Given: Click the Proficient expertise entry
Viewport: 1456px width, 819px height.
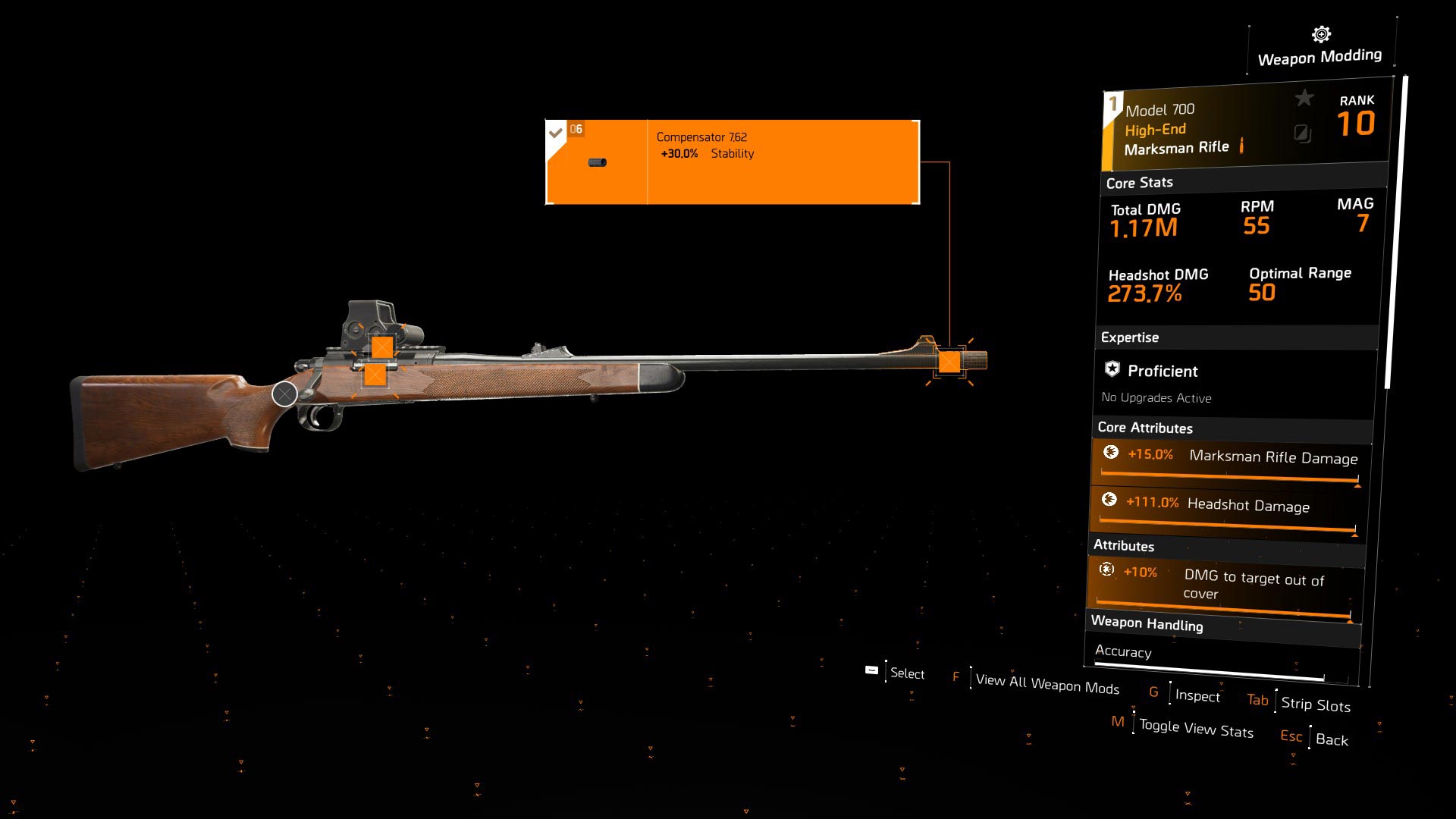Looking at the screenshot, I should tap(1162, 371).
